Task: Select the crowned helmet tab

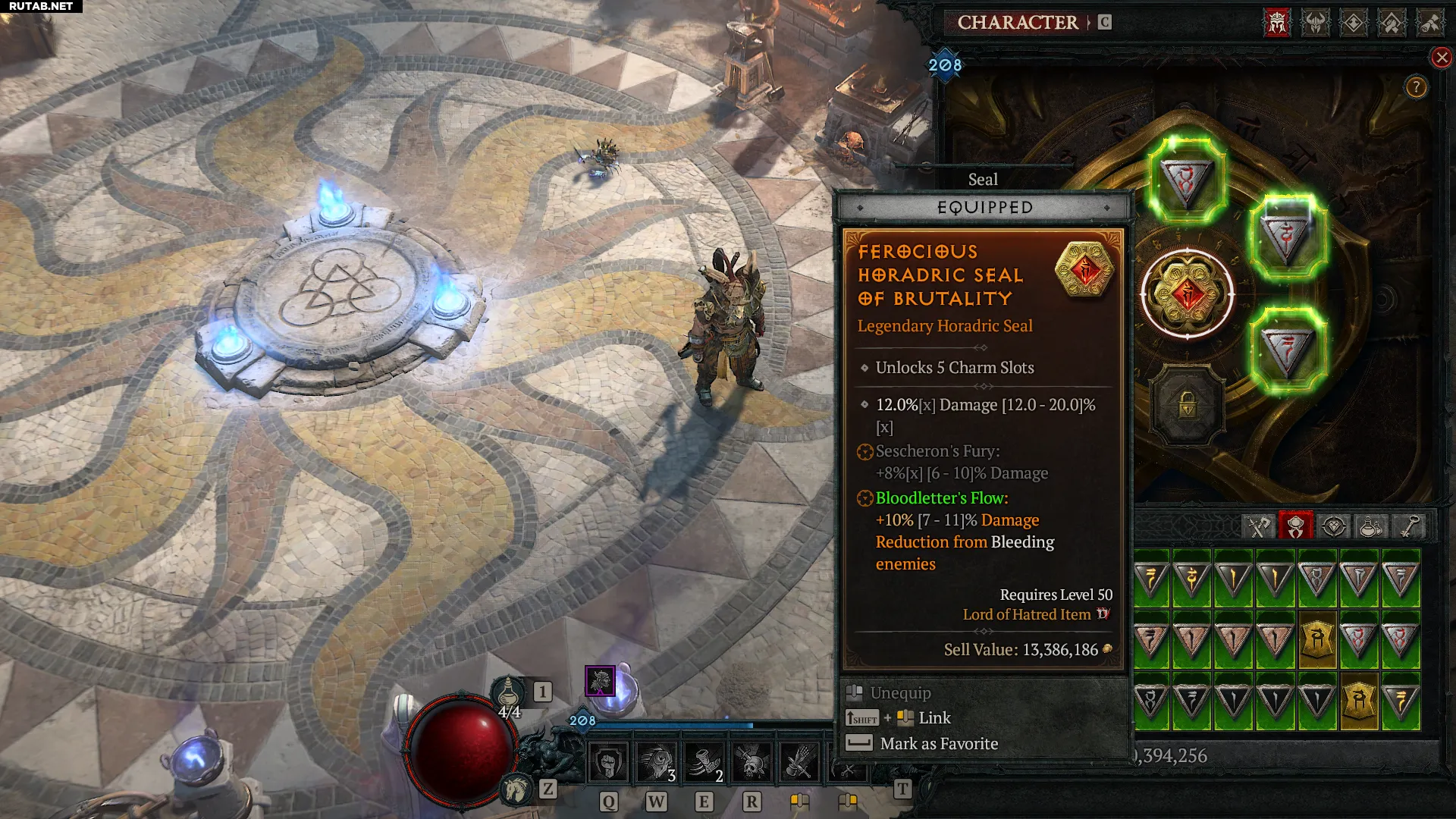Action: click(1277, 23)
